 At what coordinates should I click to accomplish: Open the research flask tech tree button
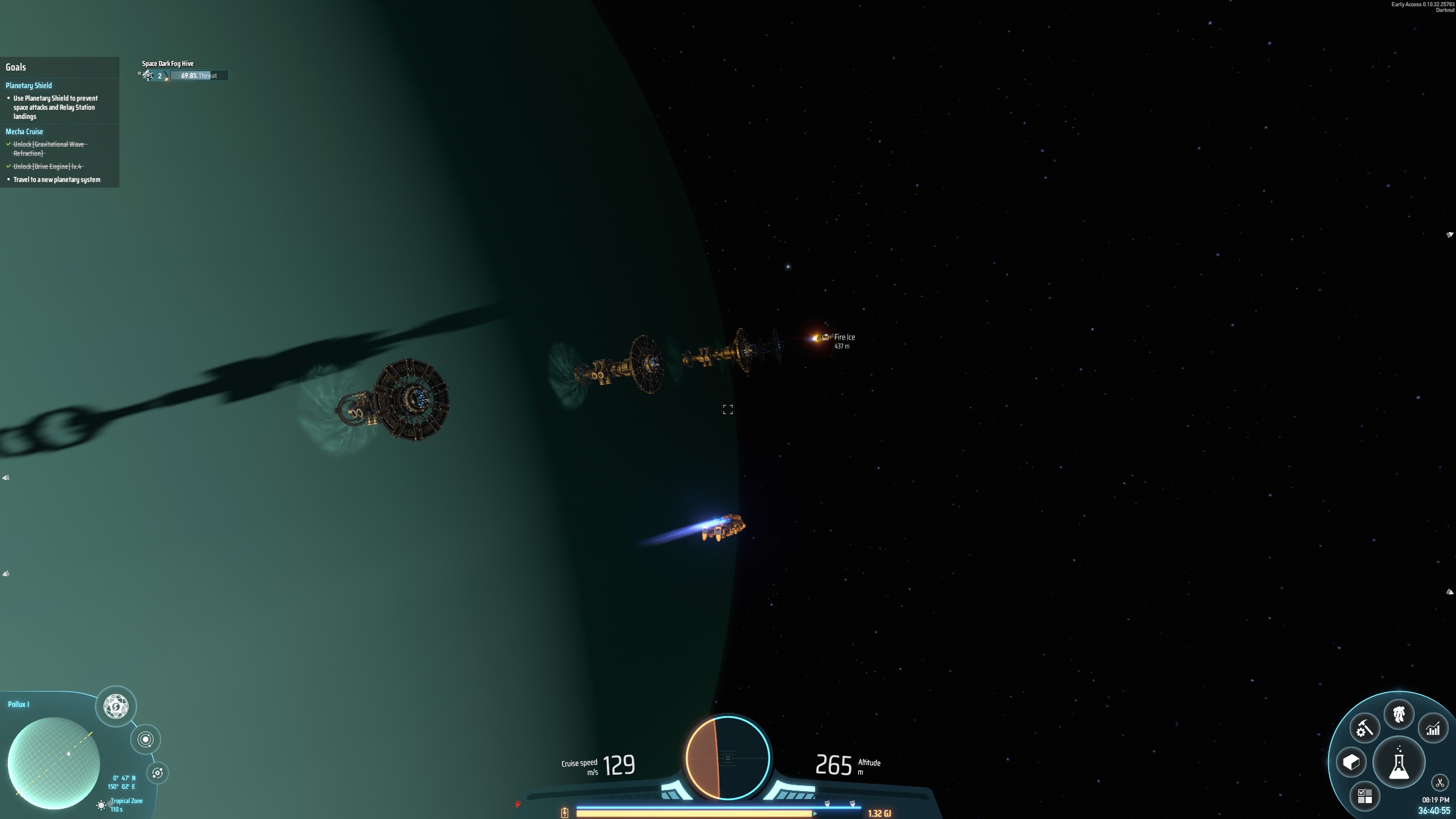(x=1399, y=763)
